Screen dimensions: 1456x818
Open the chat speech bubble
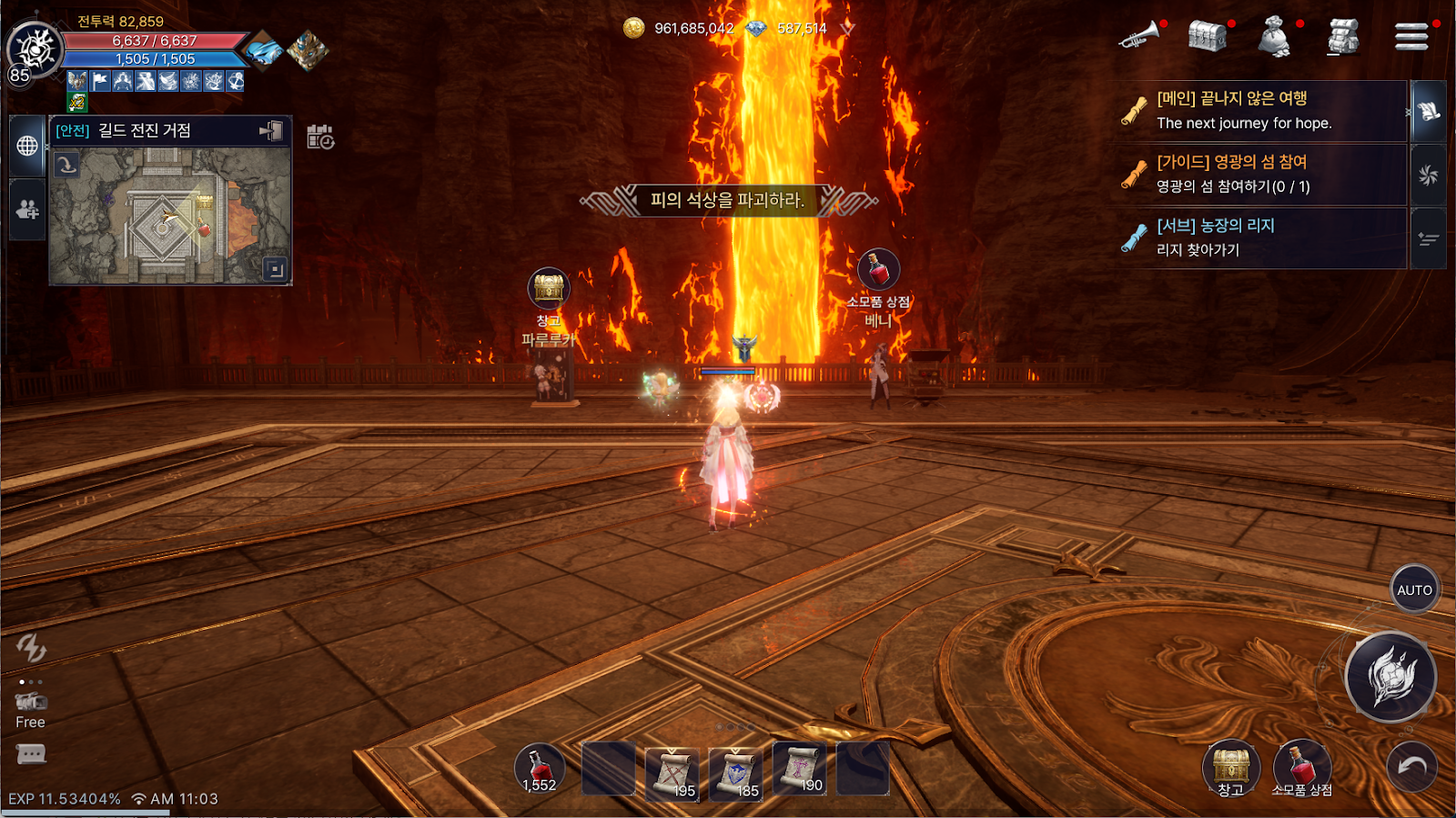click(31, 754)
